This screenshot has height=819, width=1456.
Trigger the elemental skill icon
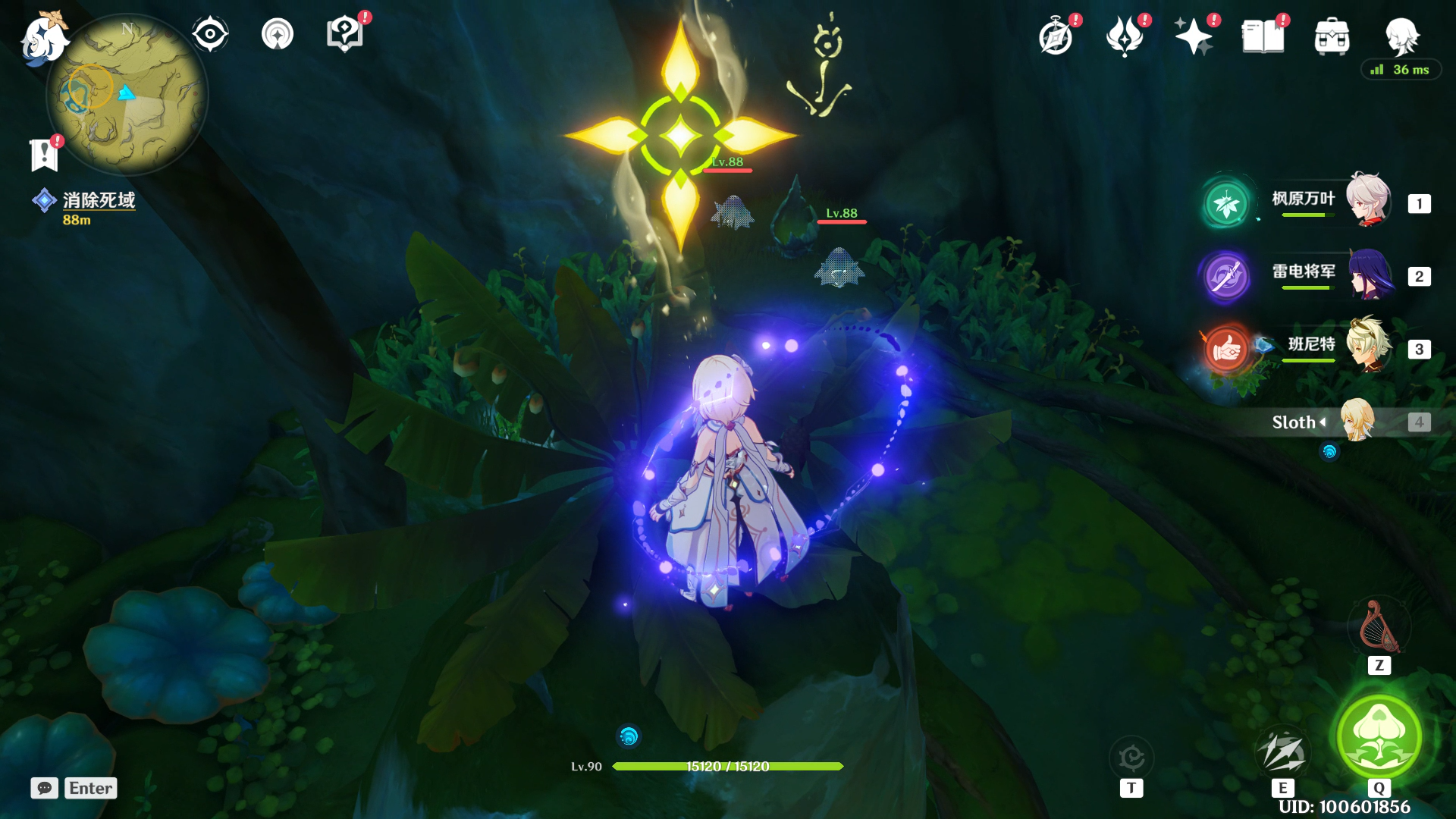point(1282,752)
